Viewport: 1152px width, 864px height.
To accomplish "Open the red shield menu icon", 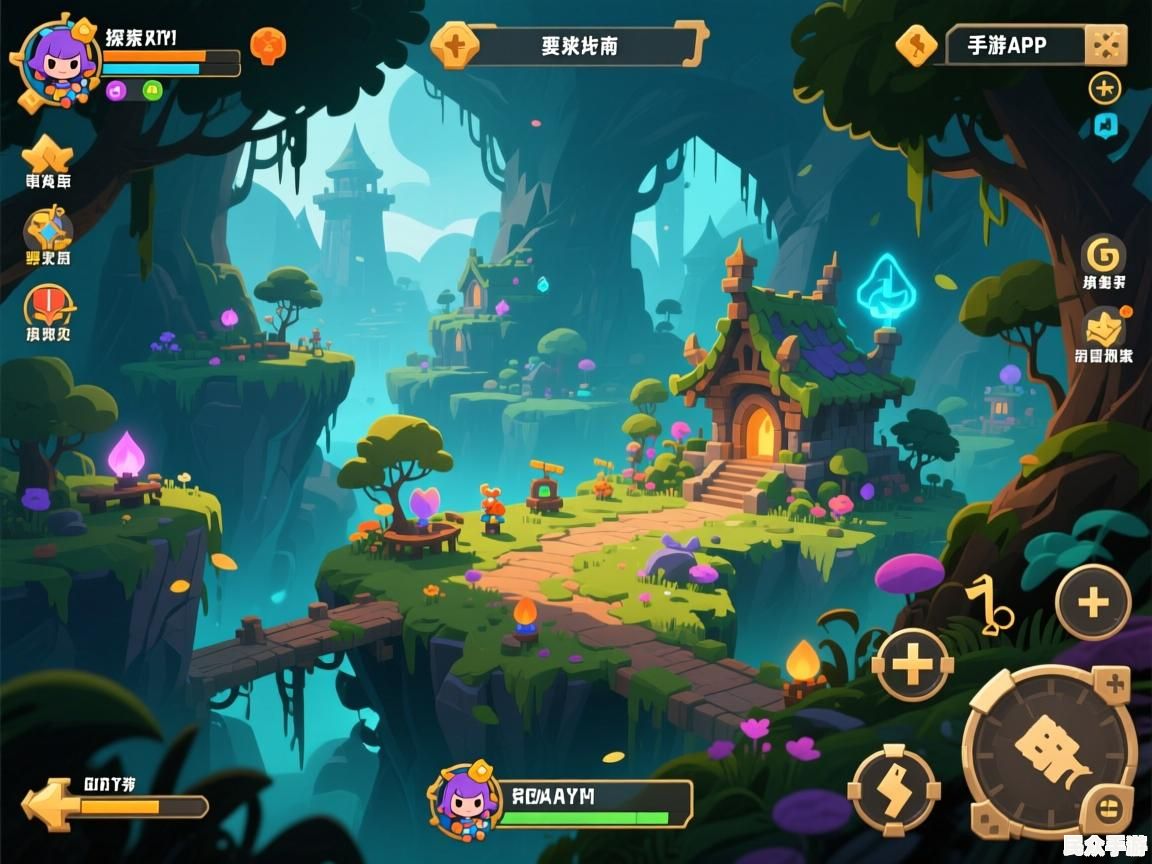I will (x=48, y=305).
